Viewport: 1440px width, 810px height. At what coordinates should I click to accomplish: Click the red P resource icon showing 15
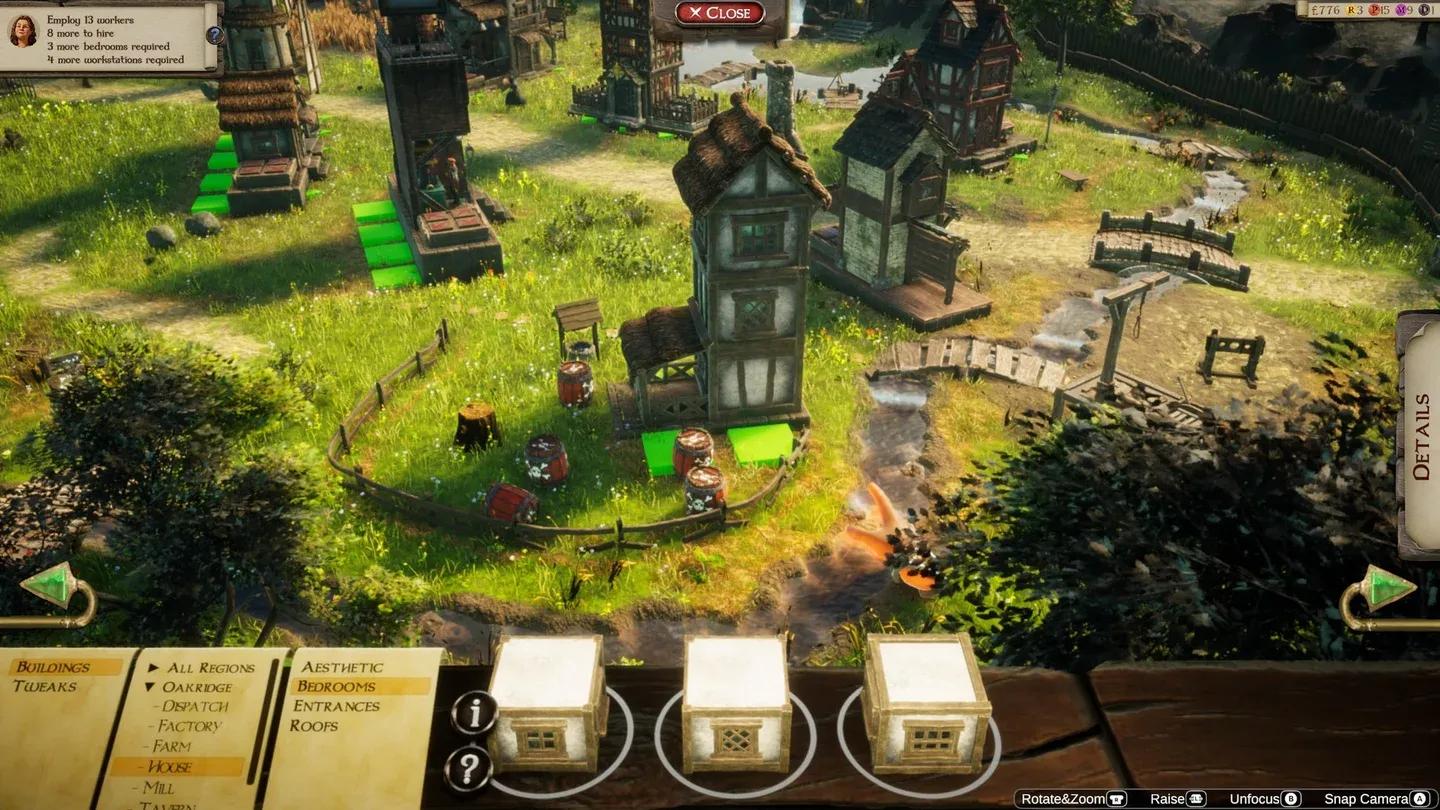(x=1375, y=10)
